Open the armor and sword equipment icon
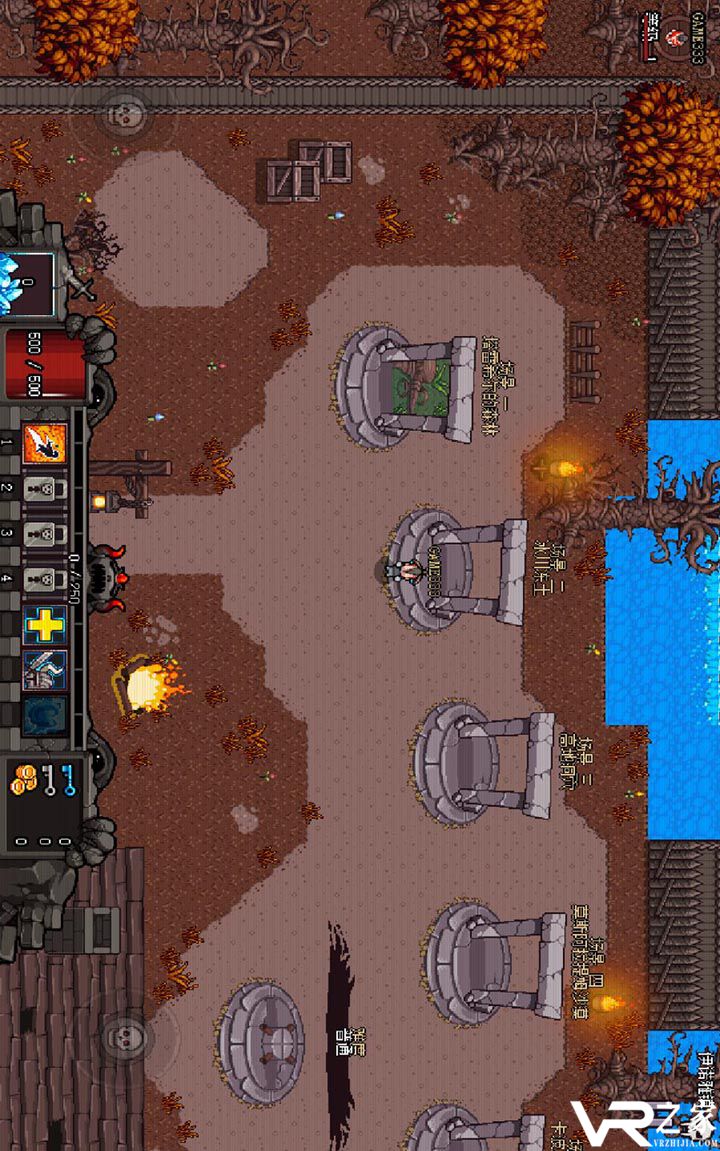 pos(45,669)
